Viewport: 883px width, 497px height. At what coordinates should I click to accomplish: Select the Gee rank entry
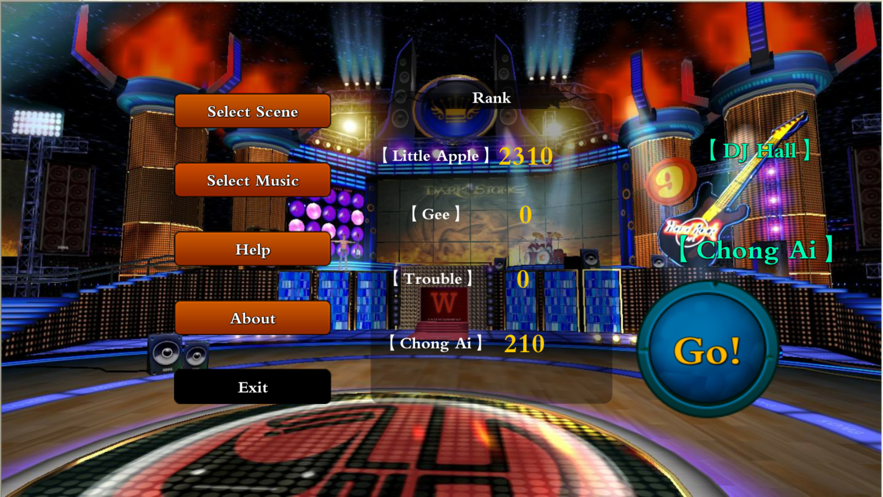(436, 214)
